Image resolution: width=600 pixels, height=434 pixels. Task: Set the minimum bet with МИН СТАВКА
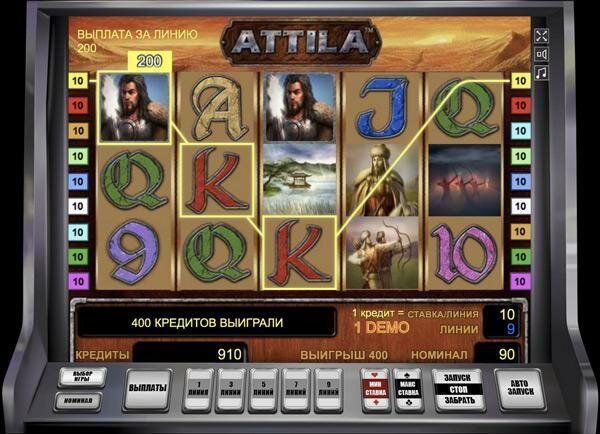(x=375, y=388)
